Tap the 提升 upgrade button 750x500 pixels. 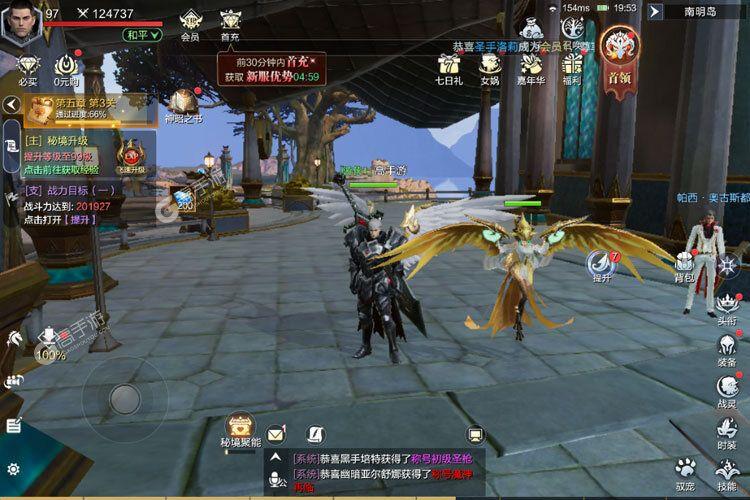(602, 267)
